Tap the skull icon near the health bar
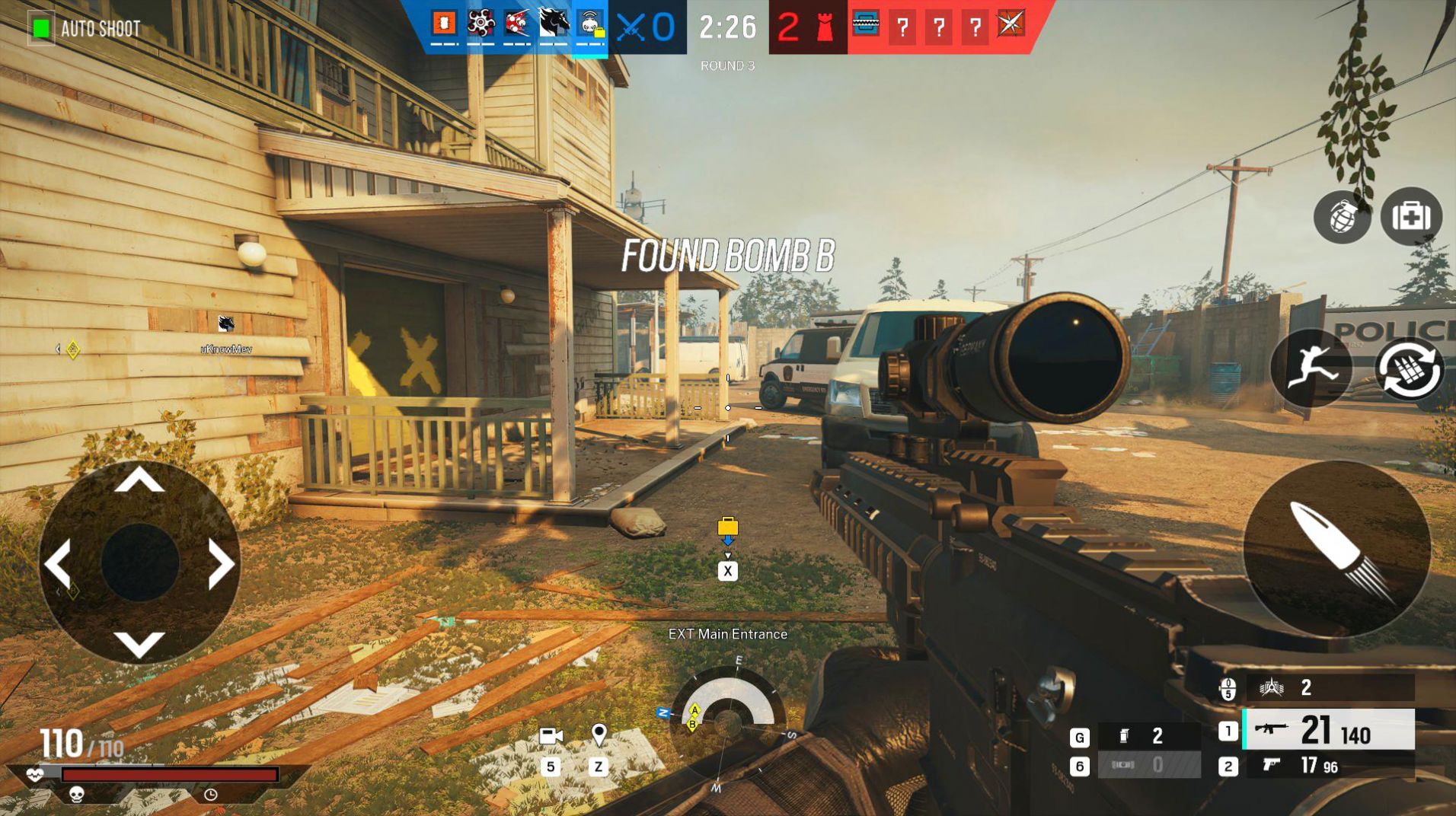 point(75,794)
